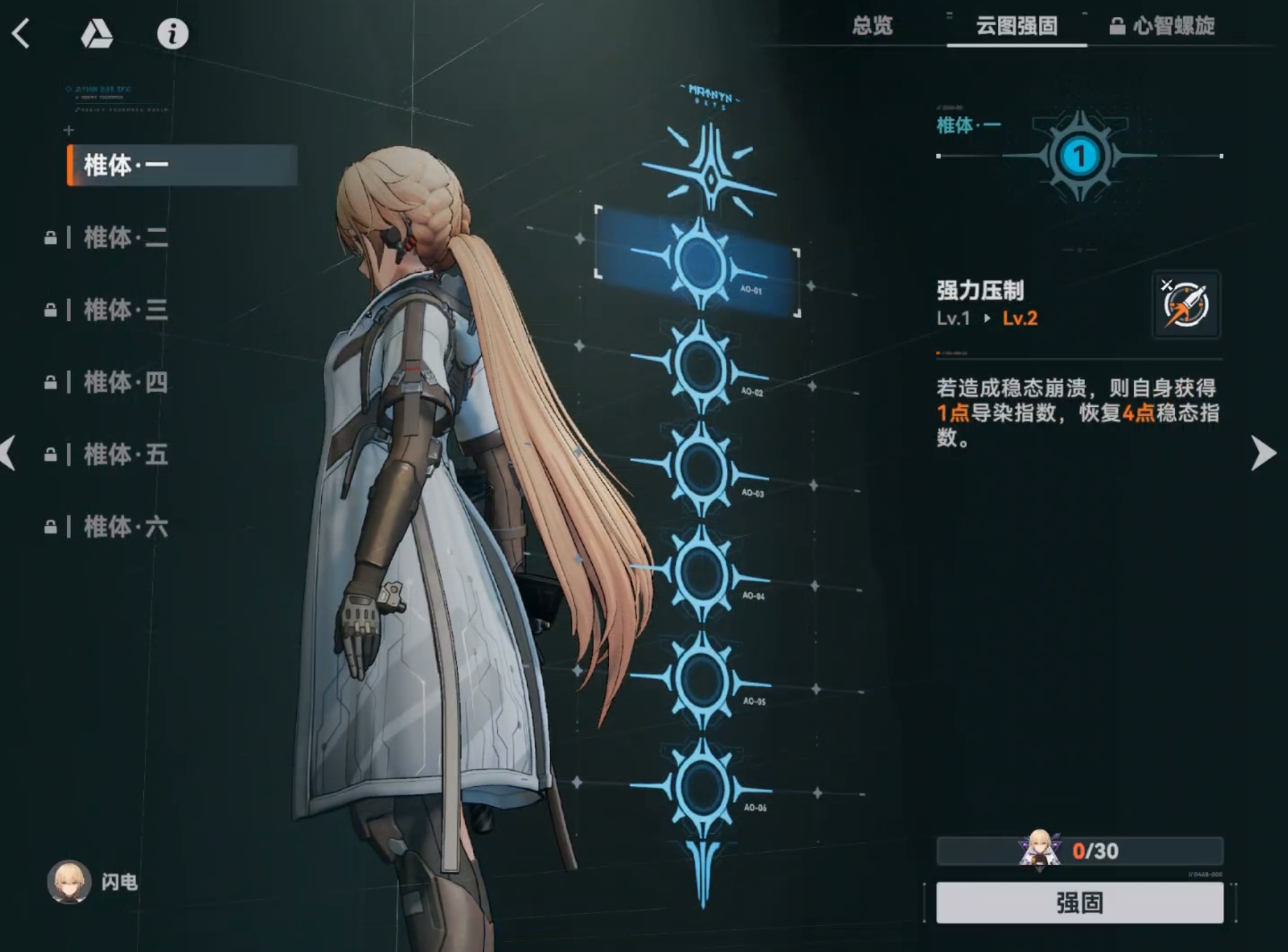Click the 强力压制 skill icon
The width and height of the screenshot is (1288, 952).
click(x=1187, y=304)
